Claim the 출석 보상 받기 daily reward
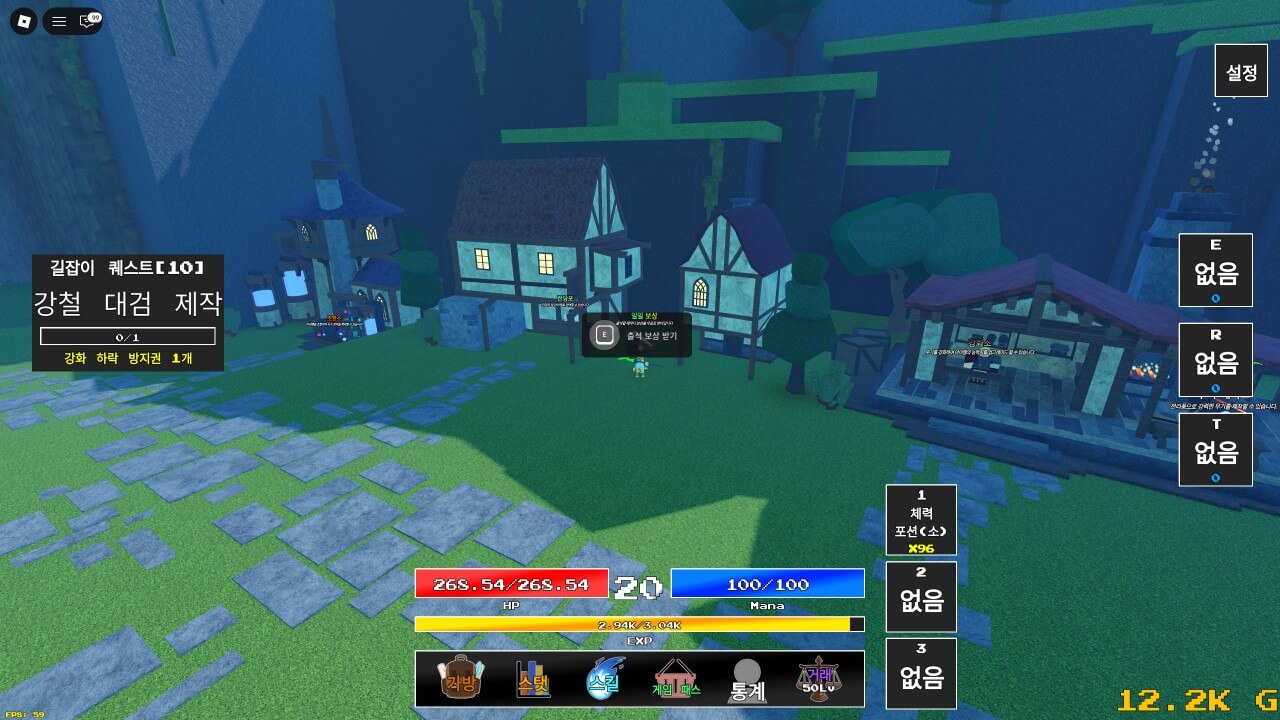1280x720 pixels. click(x=638, y=337)
